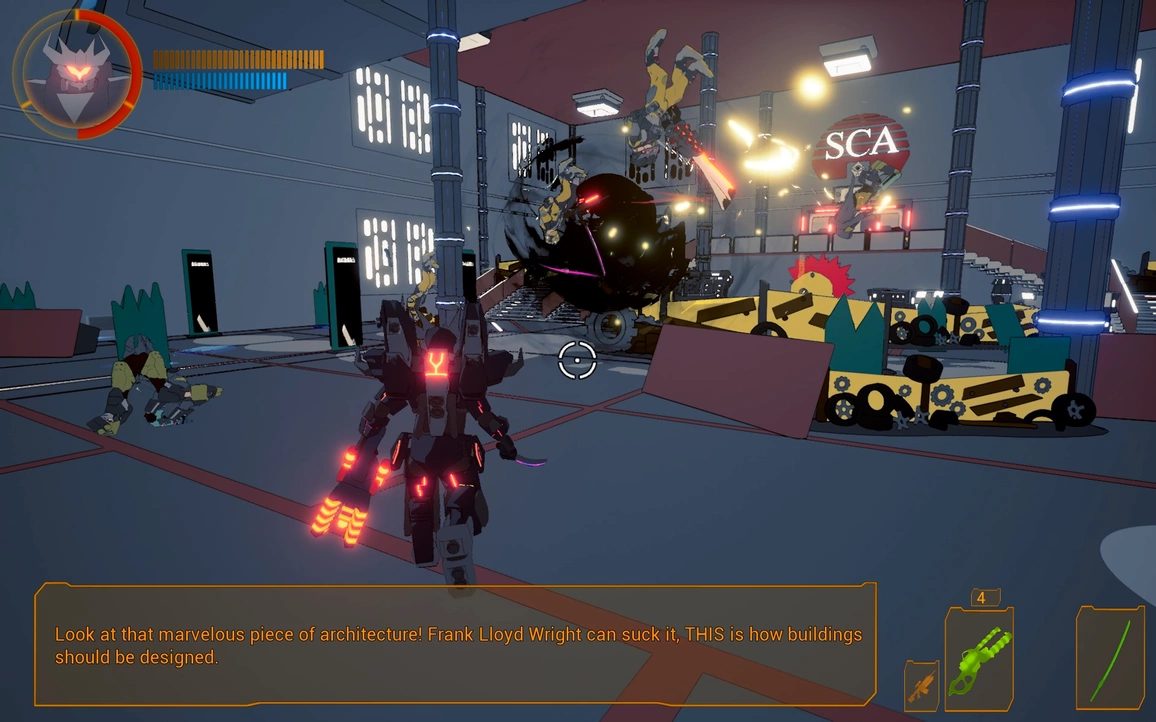Choose the green curved blade slot

(x=1110, y=658)
